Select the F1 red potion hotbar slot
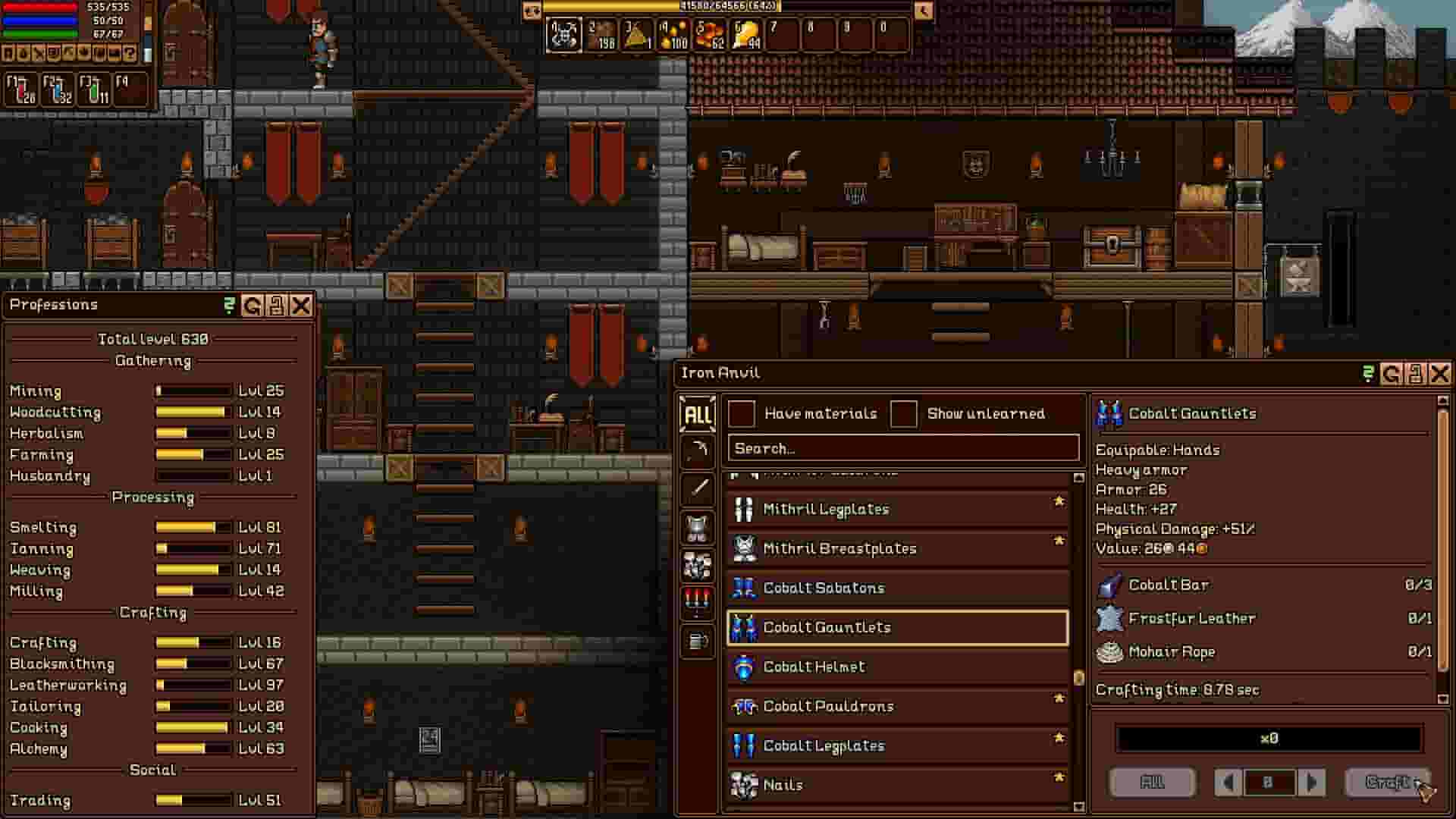 [x=20, y=87]
